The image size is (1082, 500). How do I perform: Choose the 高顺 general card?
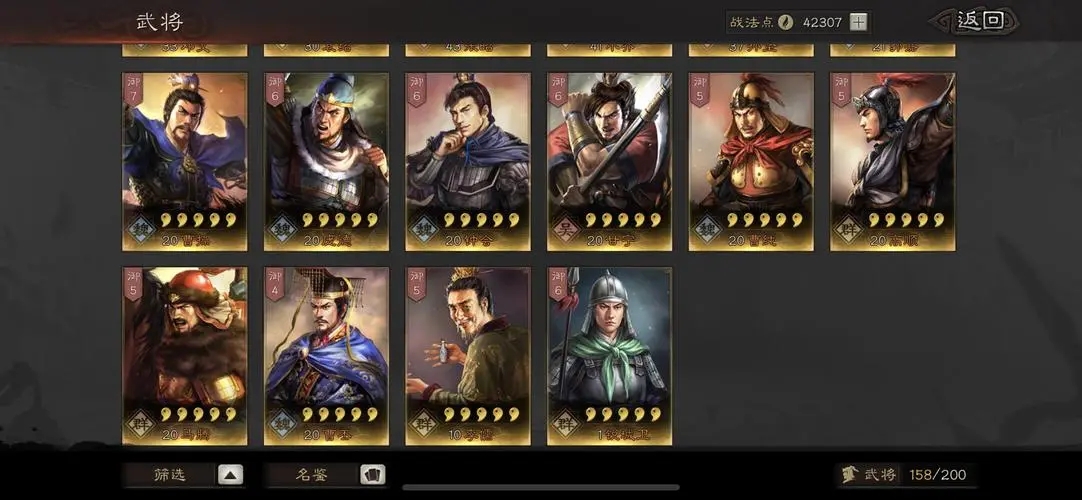[x=892, y=160]
